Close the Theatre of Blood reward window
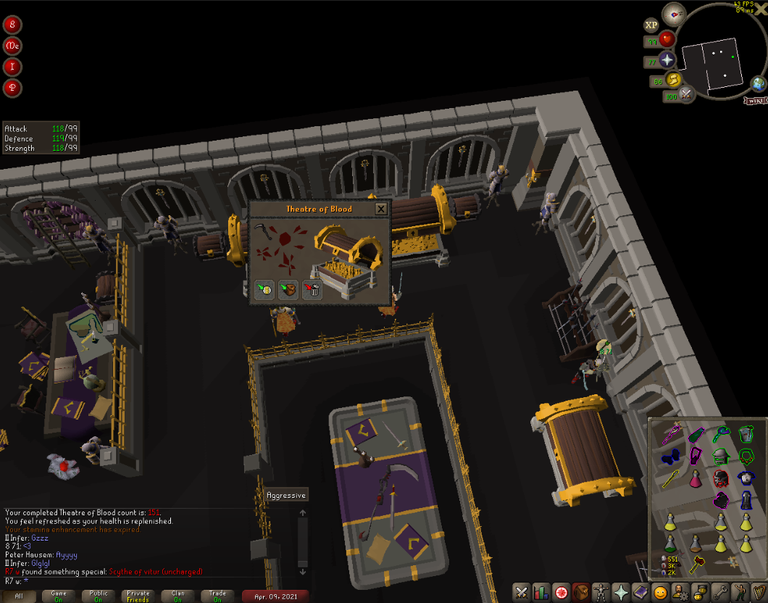 click(x=380, y=209)
